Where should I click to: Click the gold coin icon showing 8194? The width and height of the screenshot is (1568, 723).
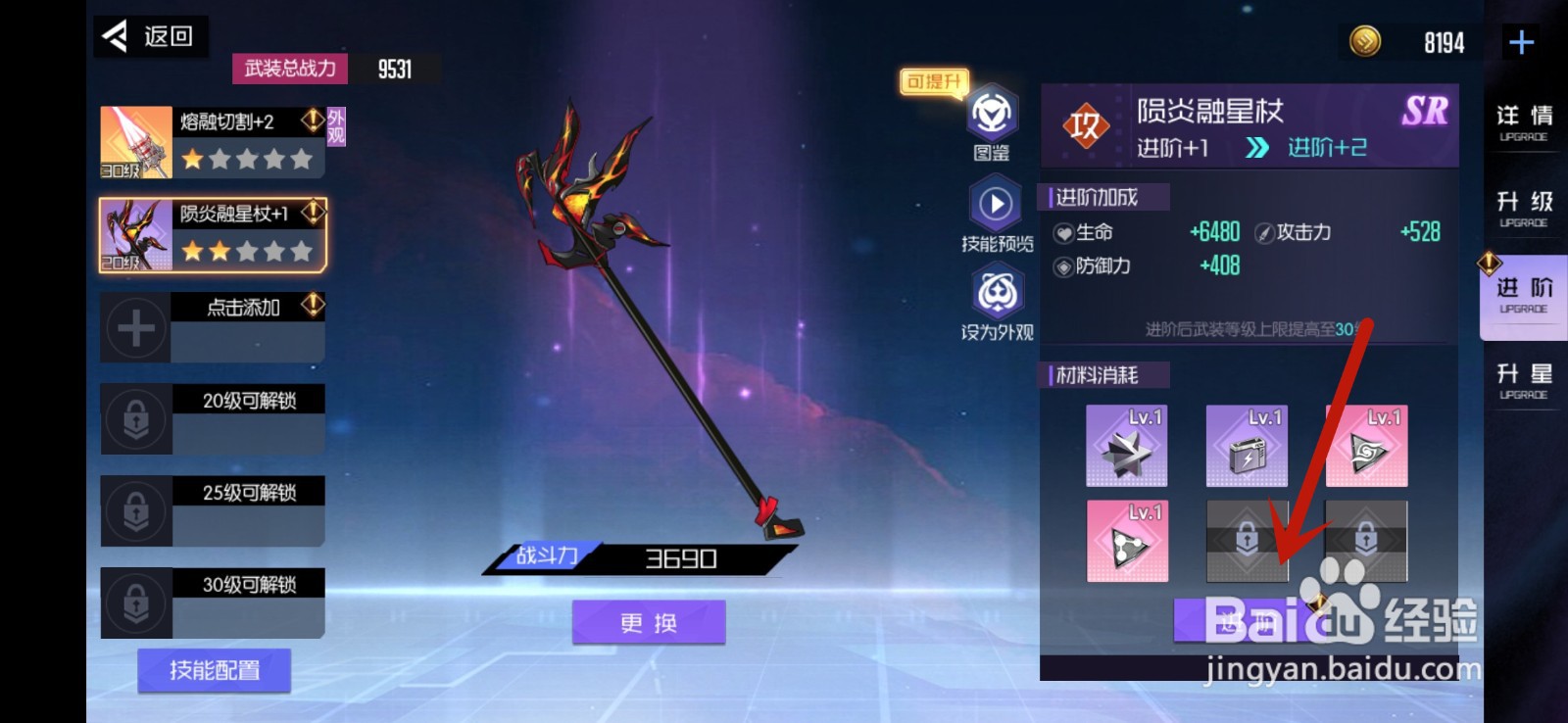point(1364,43)
